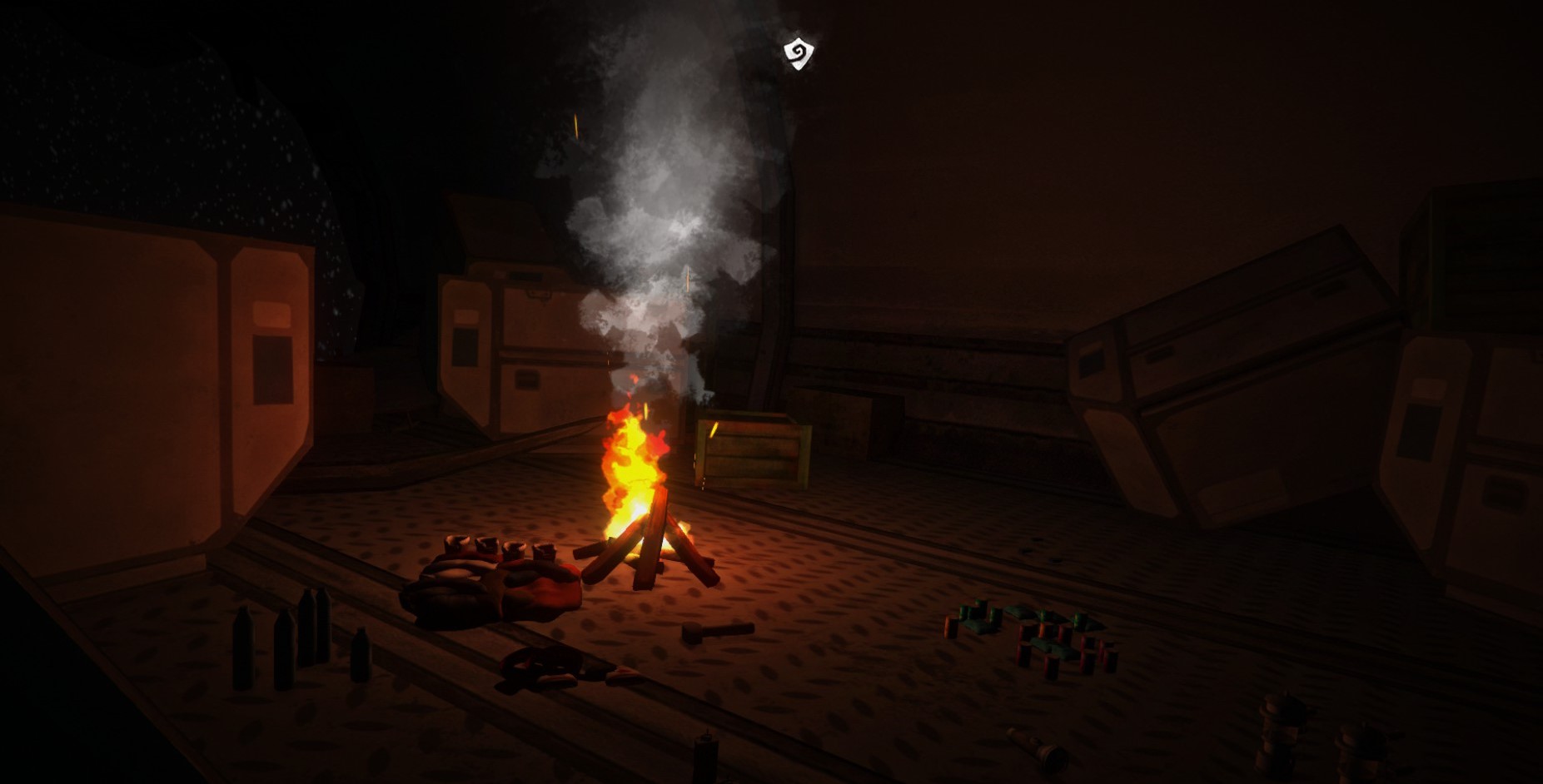Click the white spiral shield marker icon
Viewport: 1543px width, 784px height.
pyautogui.click(x=798, y=53)
